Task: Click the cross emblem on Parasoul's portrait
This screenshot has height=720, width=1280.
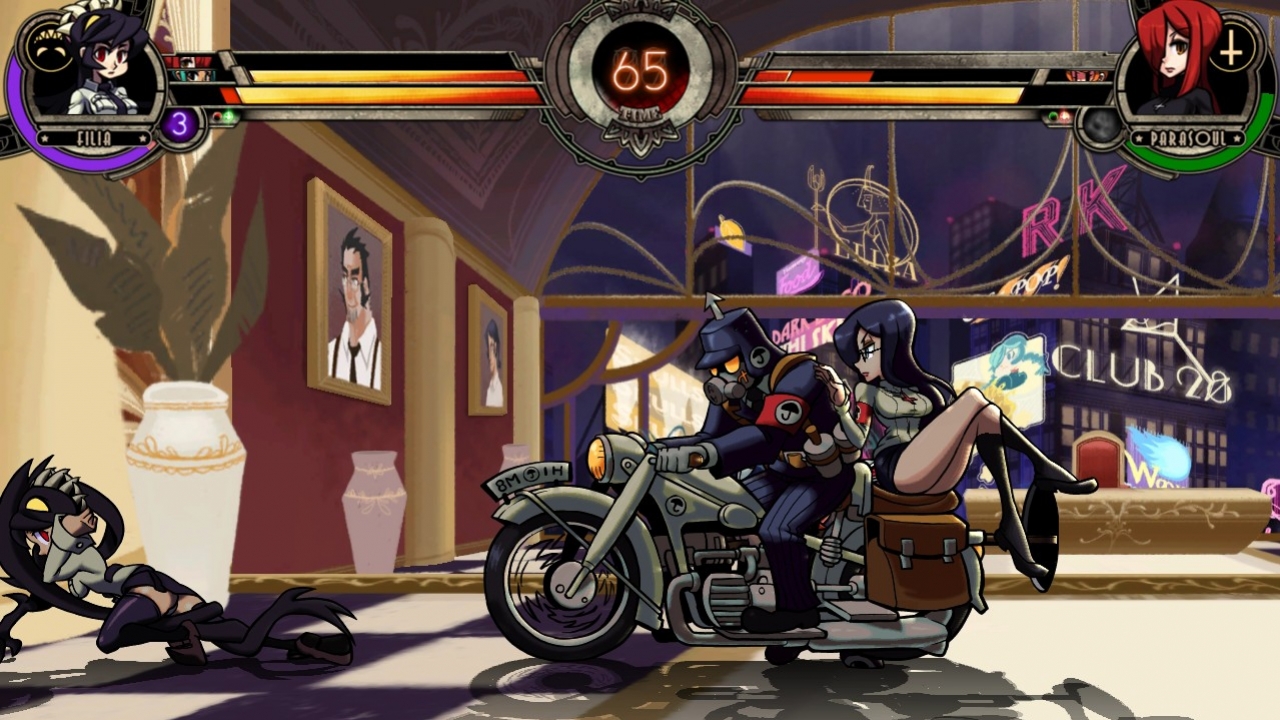Action: pyautogui.click(x=1230, y=50)
